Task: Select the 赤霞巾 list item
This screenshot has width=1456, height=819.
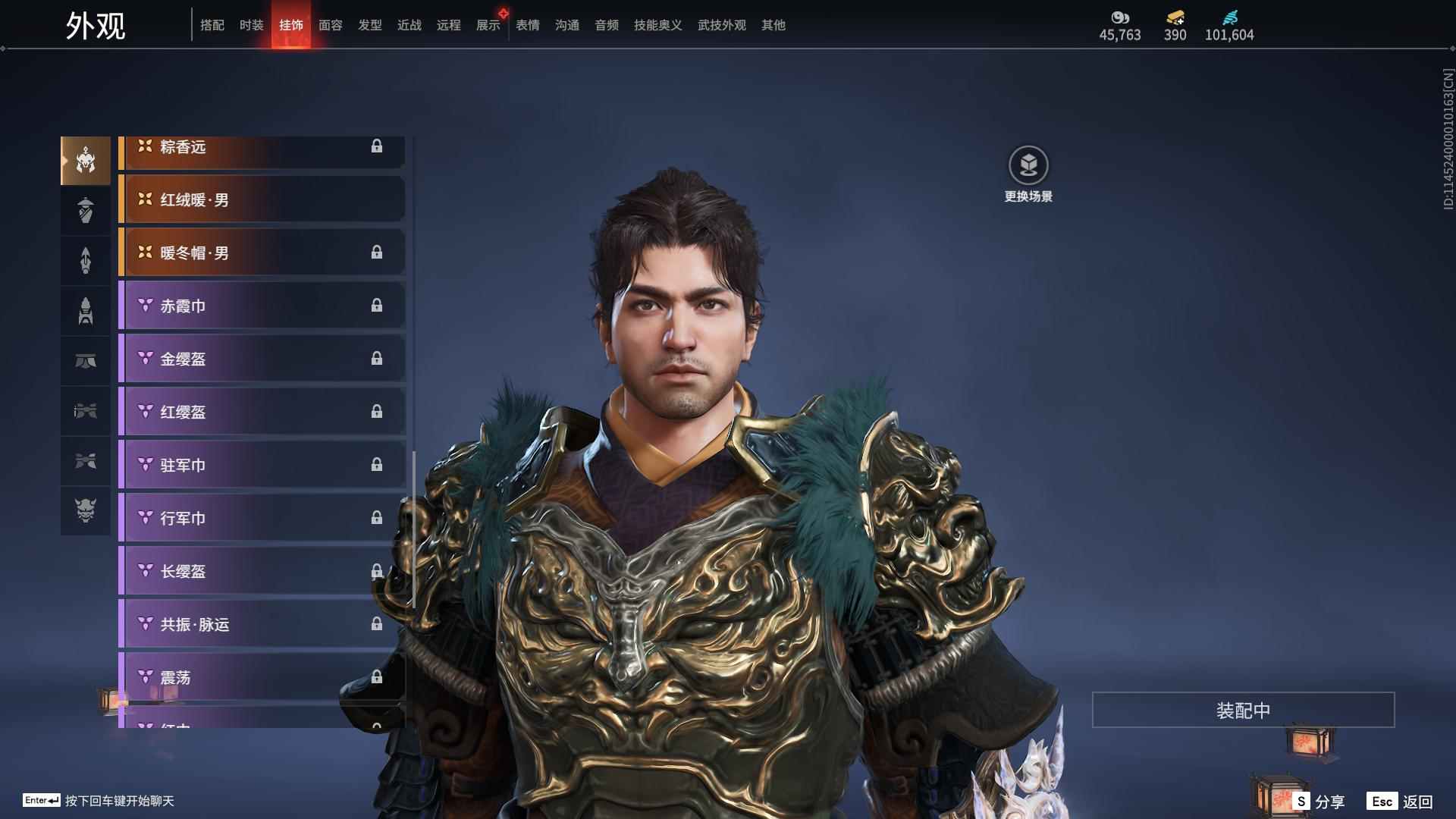Action: click(262, 306)
